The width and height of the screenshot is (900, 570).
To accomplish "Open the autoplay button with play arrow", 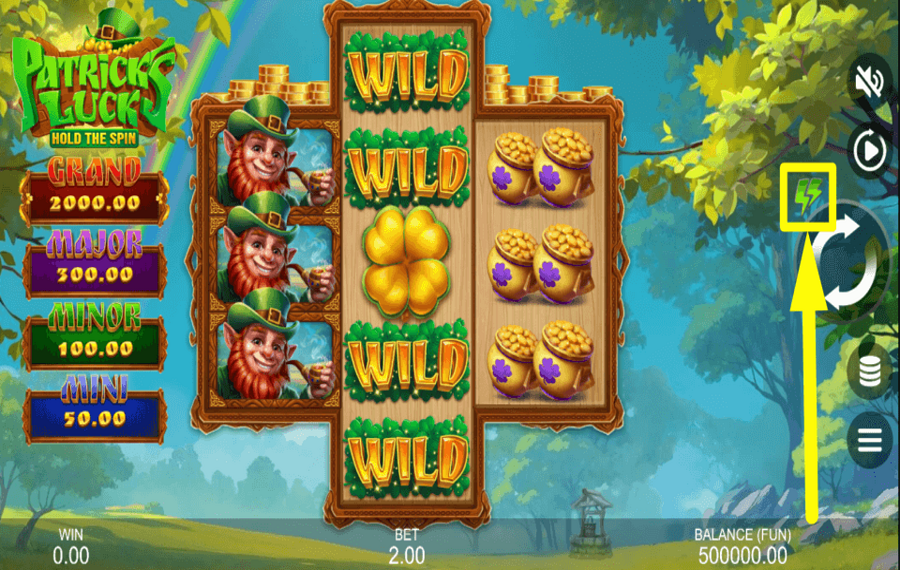I will pos(869,152).
